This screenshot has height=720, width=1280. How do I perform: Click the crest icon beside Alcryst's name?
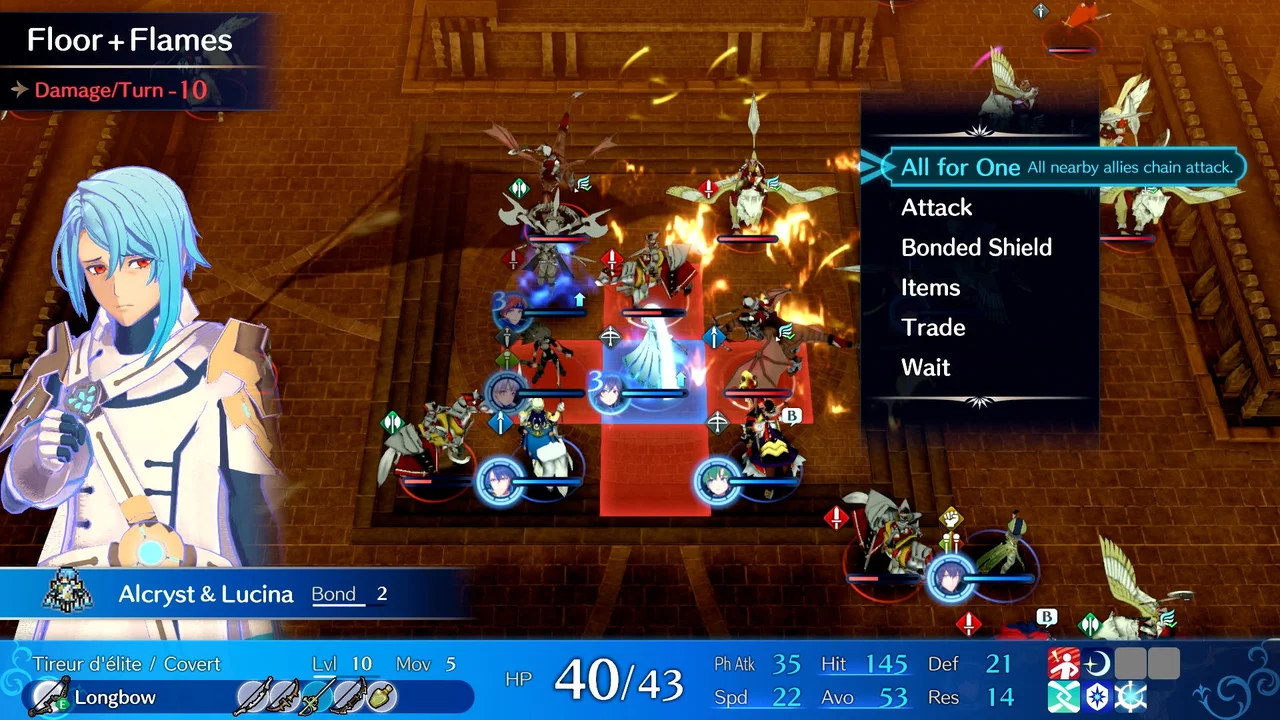click(66, 593)
